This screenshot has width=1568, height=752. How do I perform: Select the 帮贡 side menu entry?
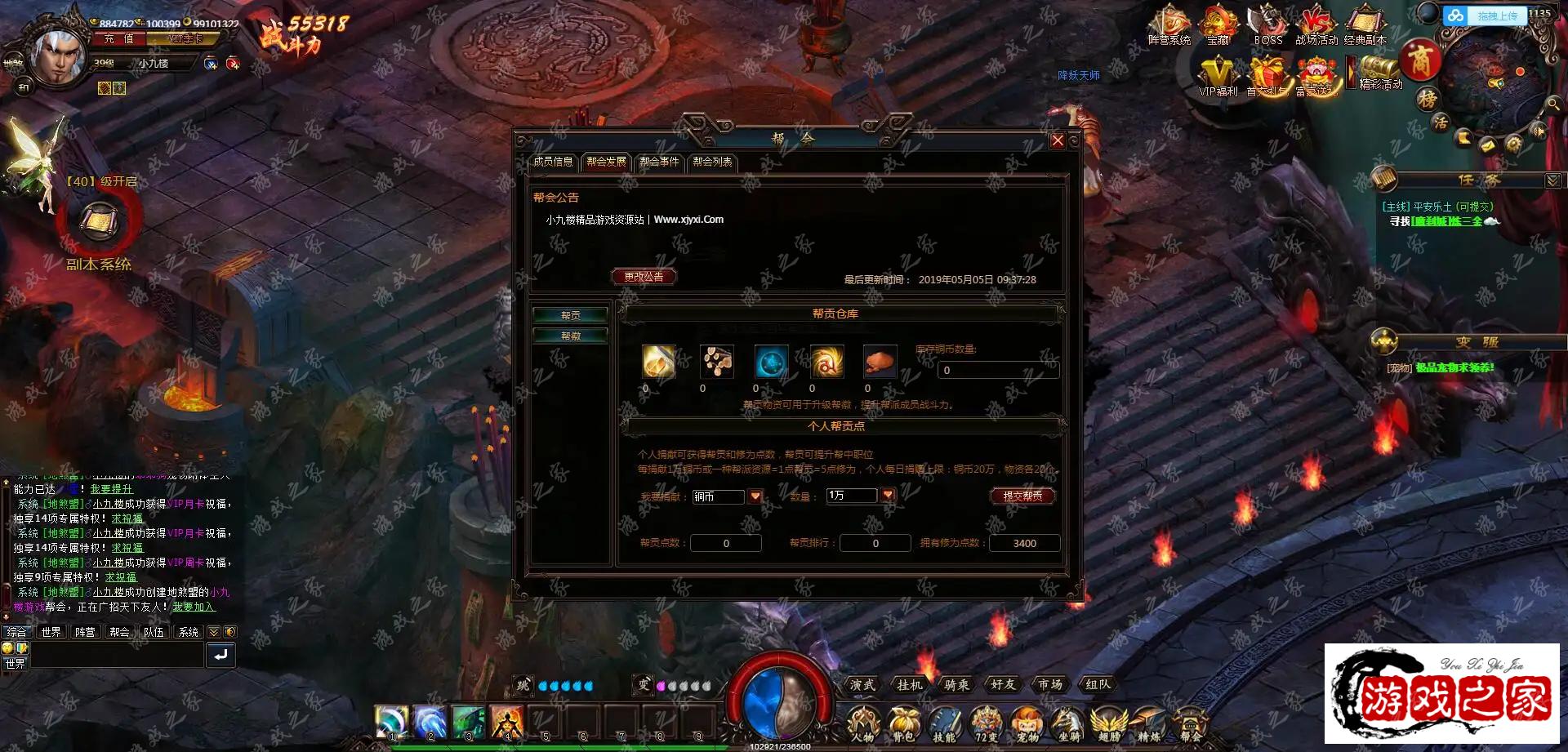pyautogui.click(x=571, y=315)
